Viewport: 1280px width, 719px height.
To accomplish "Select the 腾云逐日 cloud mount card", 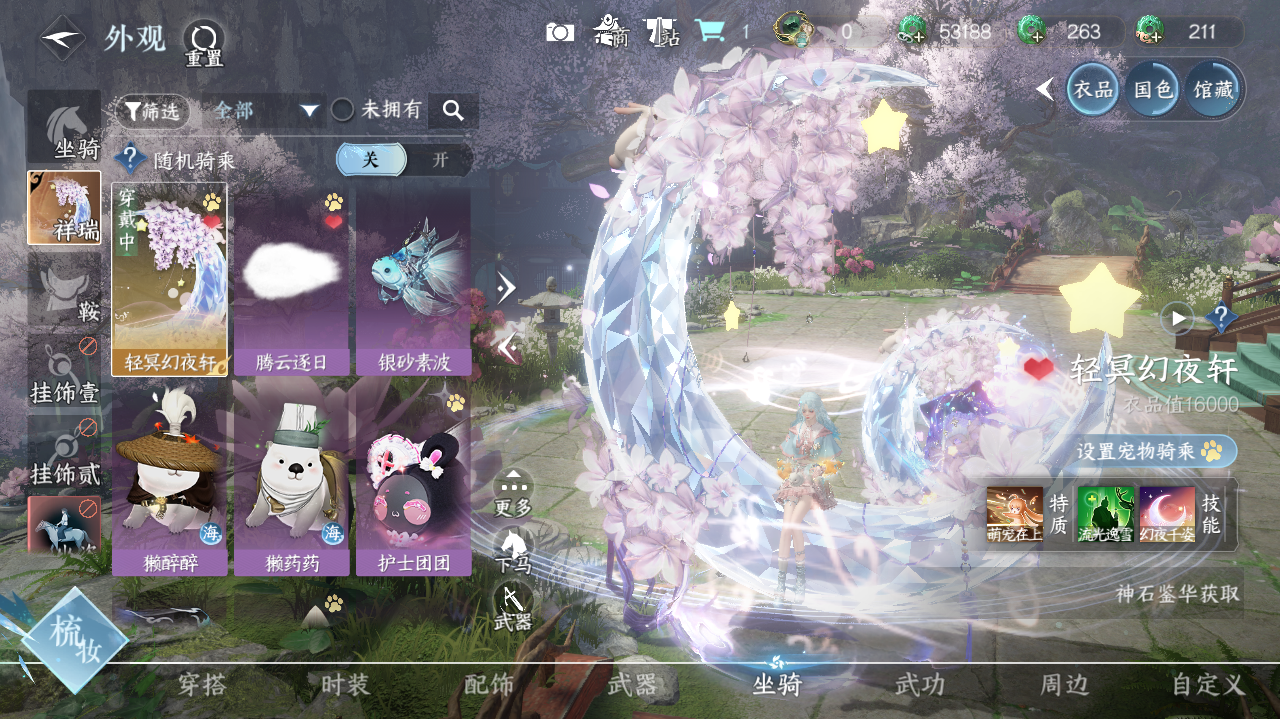I will click(291, 279).
